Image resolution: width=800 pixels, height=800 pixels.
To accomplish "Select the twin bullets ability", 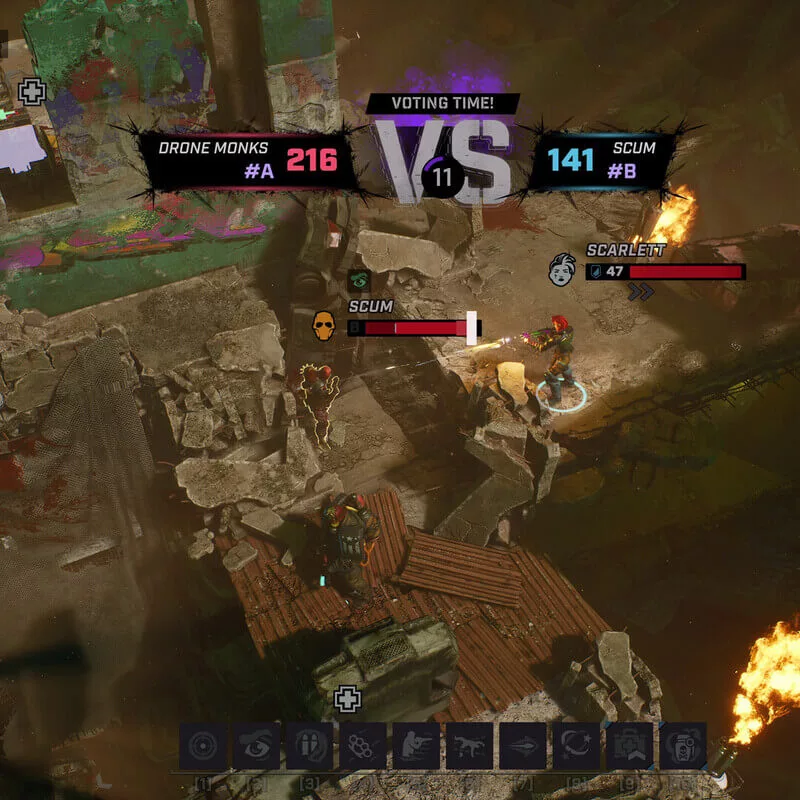I will click(x=310, y=746).
